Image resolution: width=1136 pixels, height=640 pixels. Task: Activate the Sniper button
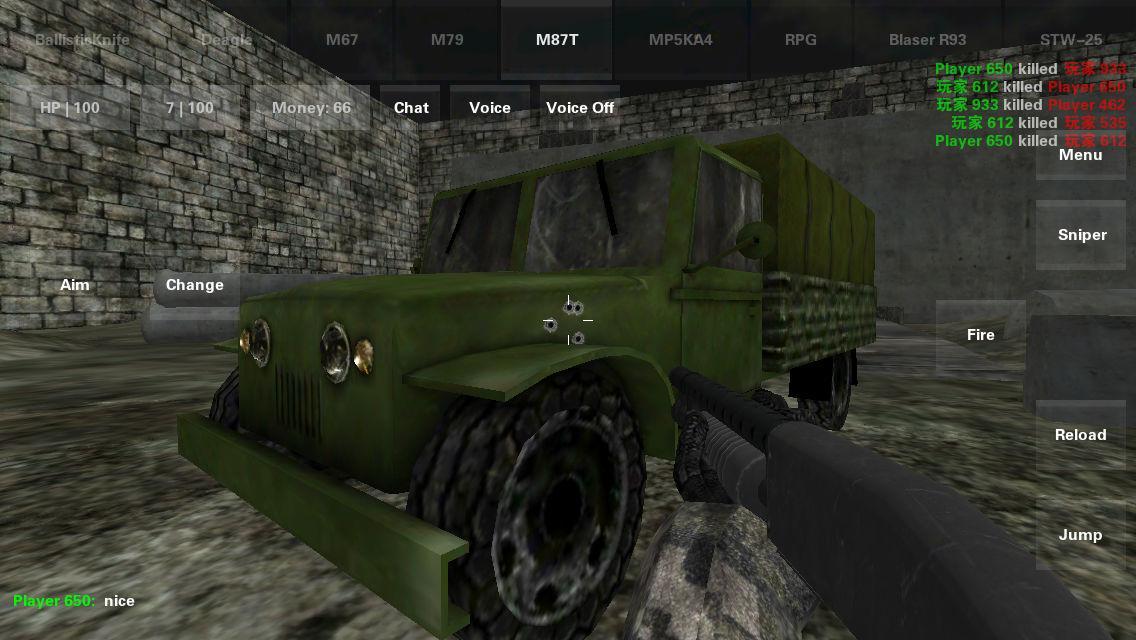point(1082,235)
